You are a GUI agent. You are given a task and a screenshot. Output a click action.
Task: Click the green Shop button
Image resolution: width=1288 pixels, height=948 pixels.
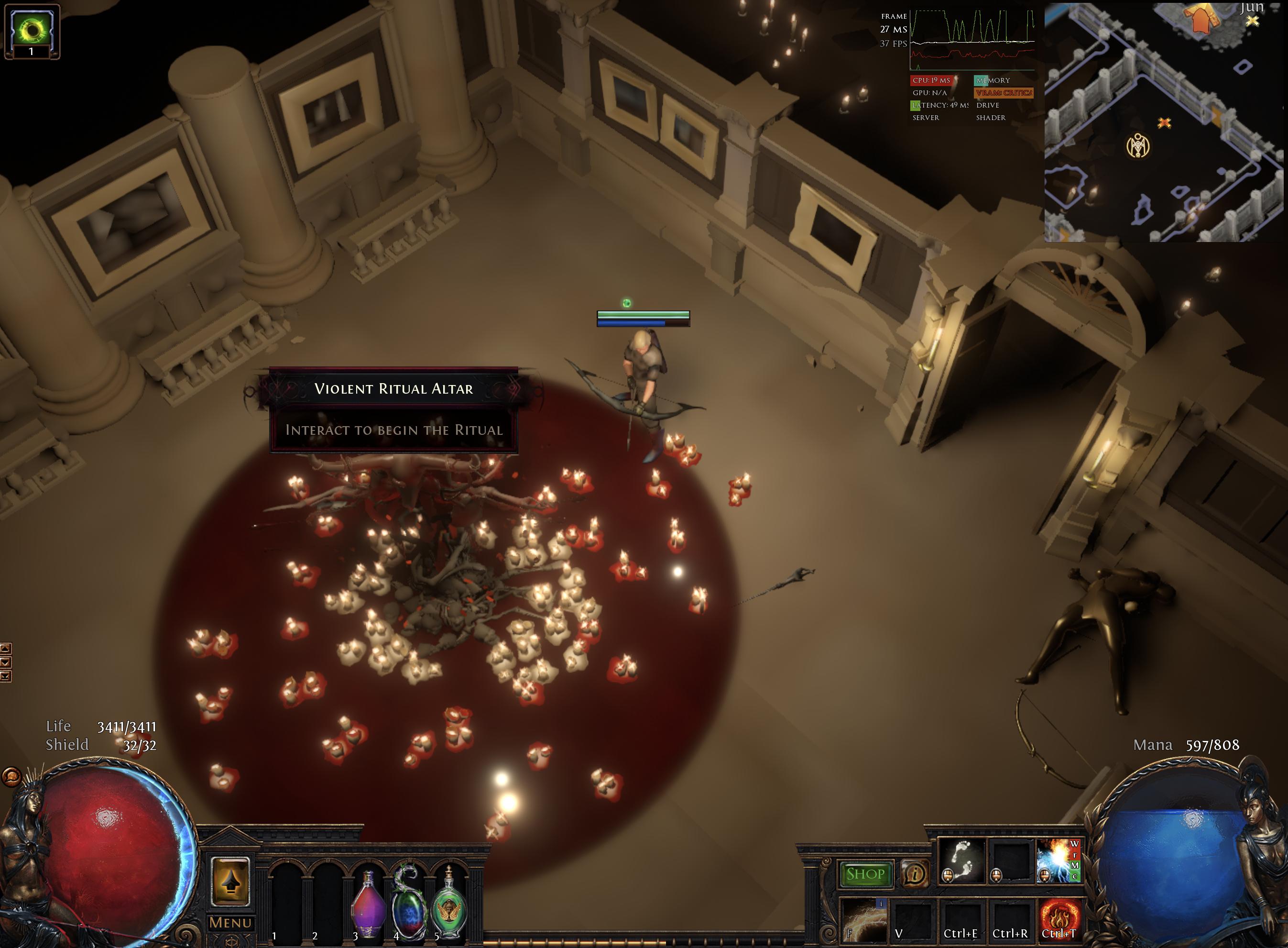(865, 873)
